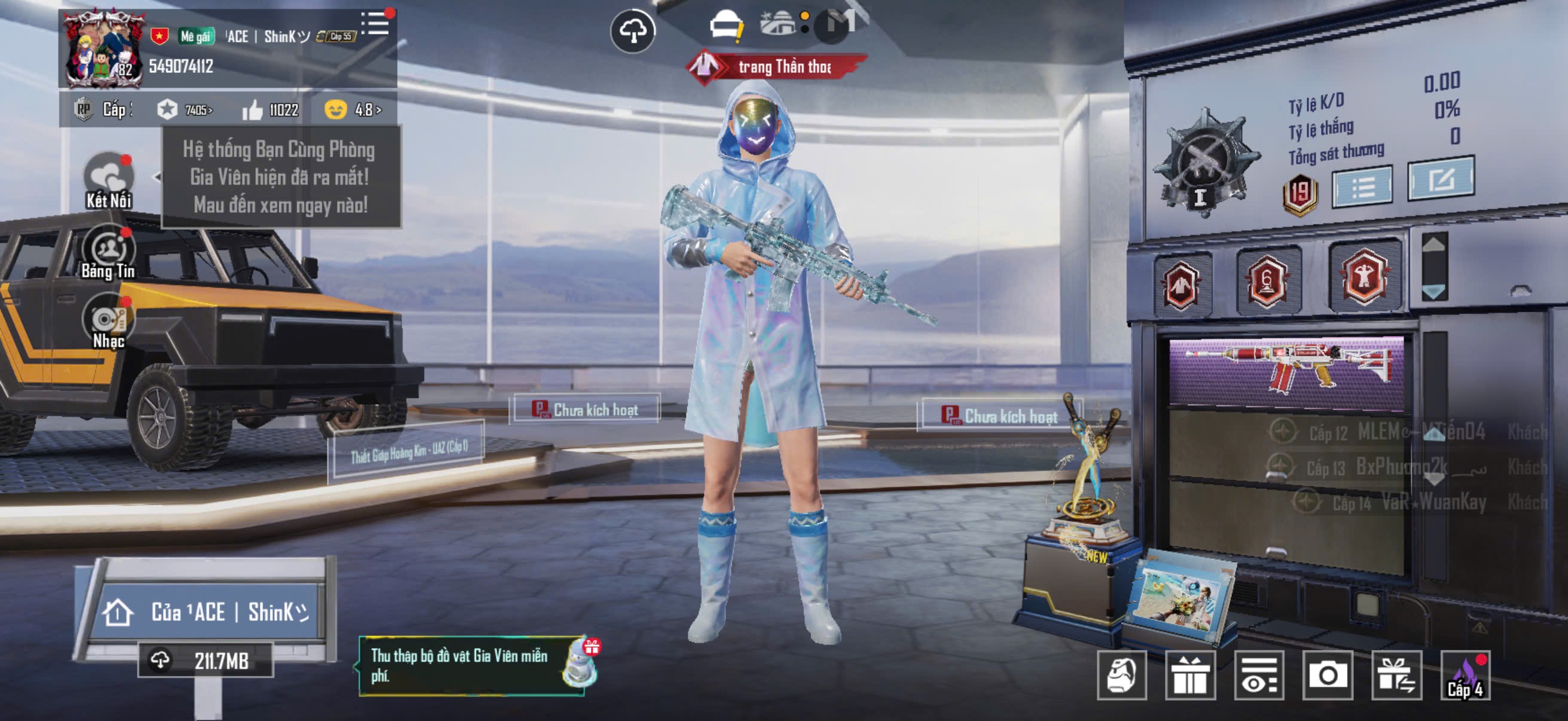Open the stats list button beside badge 19
The image size is (1568, 721).
[1362, 187]
